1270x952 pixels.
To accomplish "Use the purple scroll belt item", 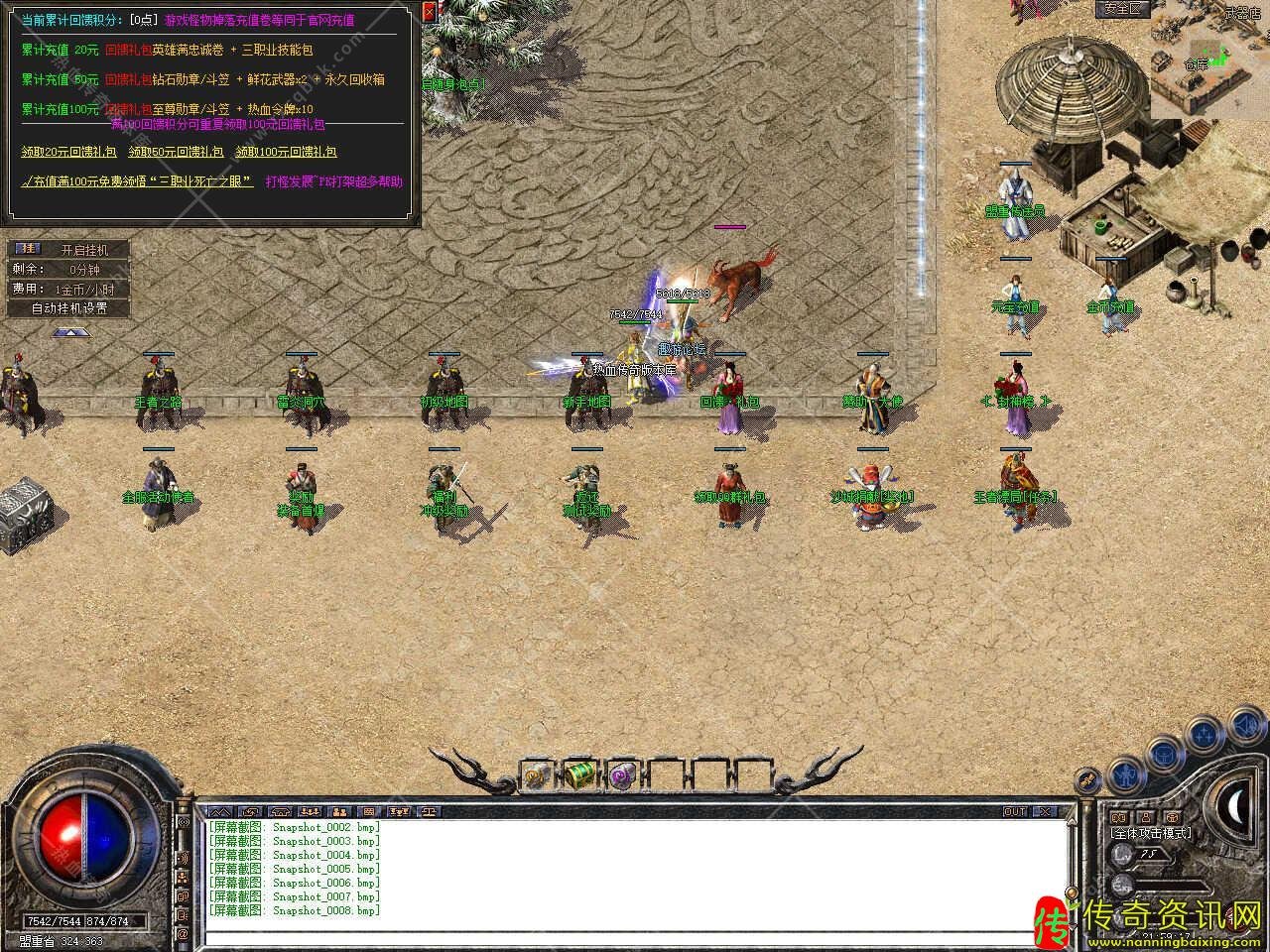I will click(622, 774).
